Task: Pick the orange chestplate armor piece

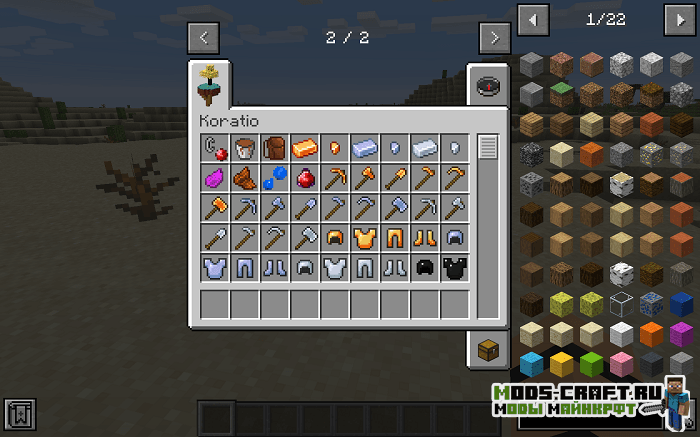Action: [x=365, y=238]
